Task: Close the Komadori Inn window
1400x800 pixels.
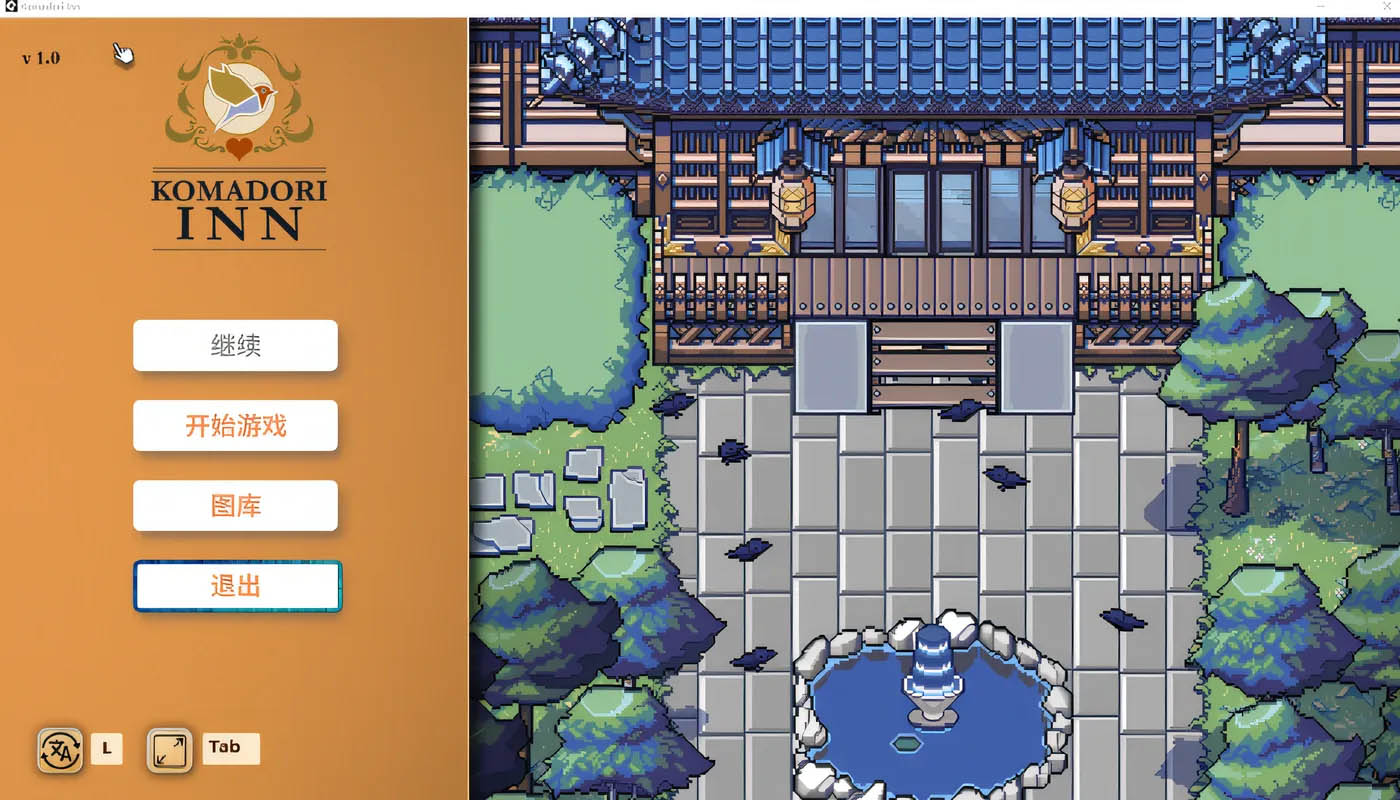Action: pos(1387,7)
